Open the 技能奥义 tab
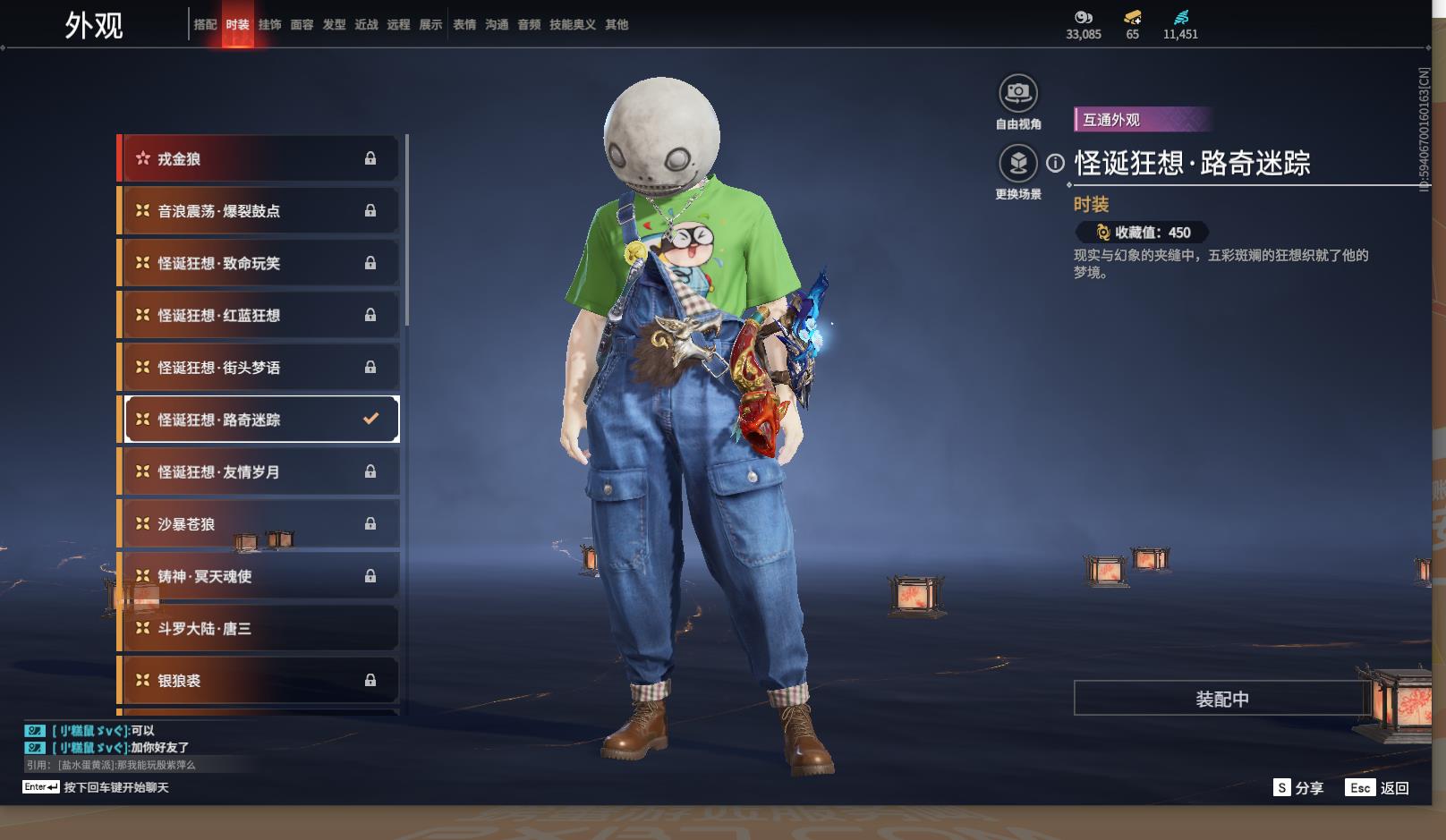Screen dimensions: 1446x840 (x=572, y=25)
